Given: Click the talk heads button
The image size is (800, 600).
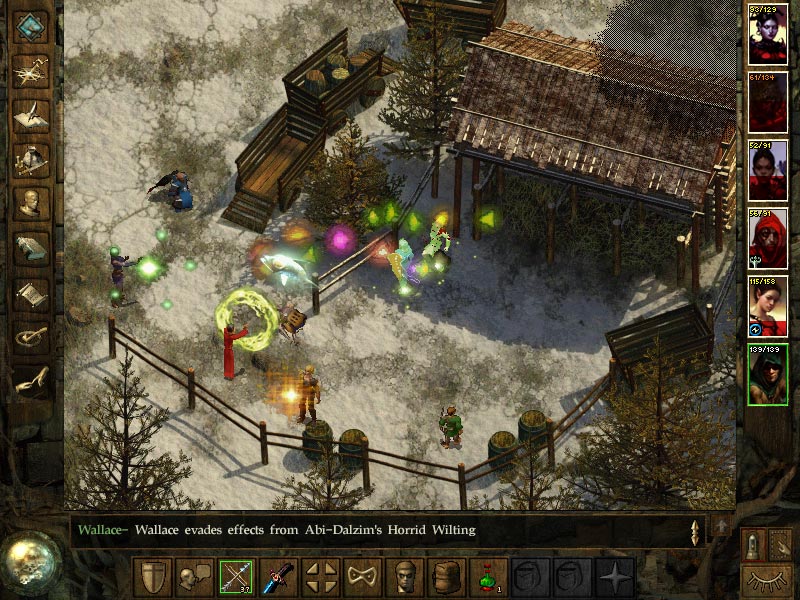Looking at the screenshot, I should pyautogui.click(x=195, y=577).
